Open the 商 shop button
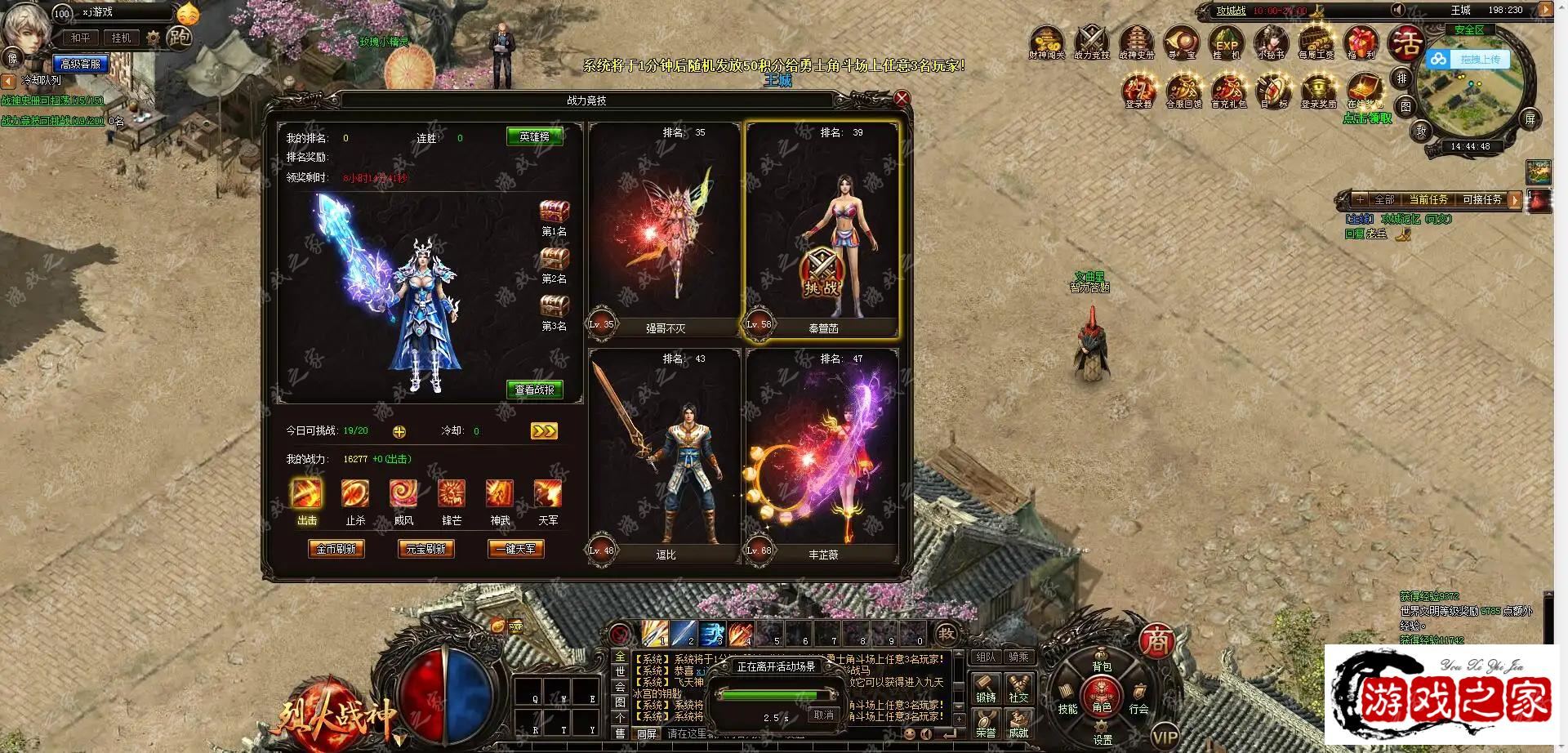 point(1156,641)
